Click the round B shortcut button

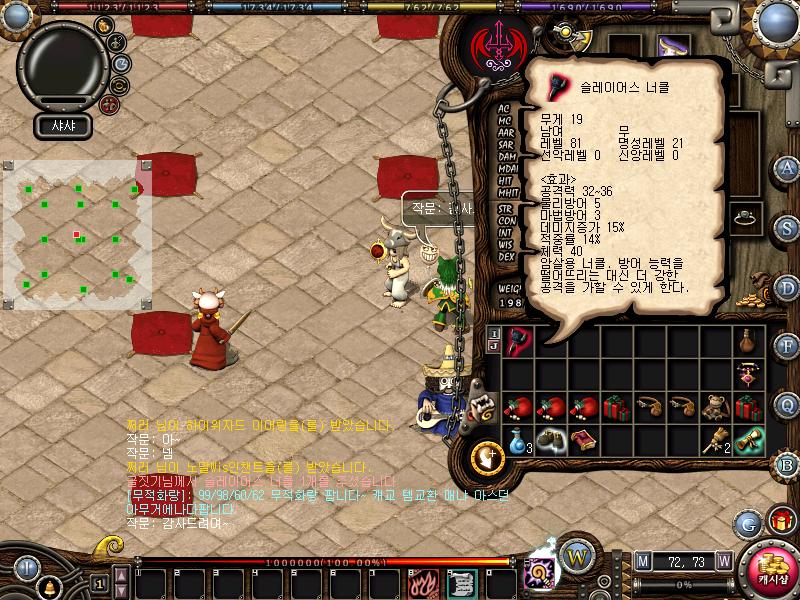[x=787, y=463]
